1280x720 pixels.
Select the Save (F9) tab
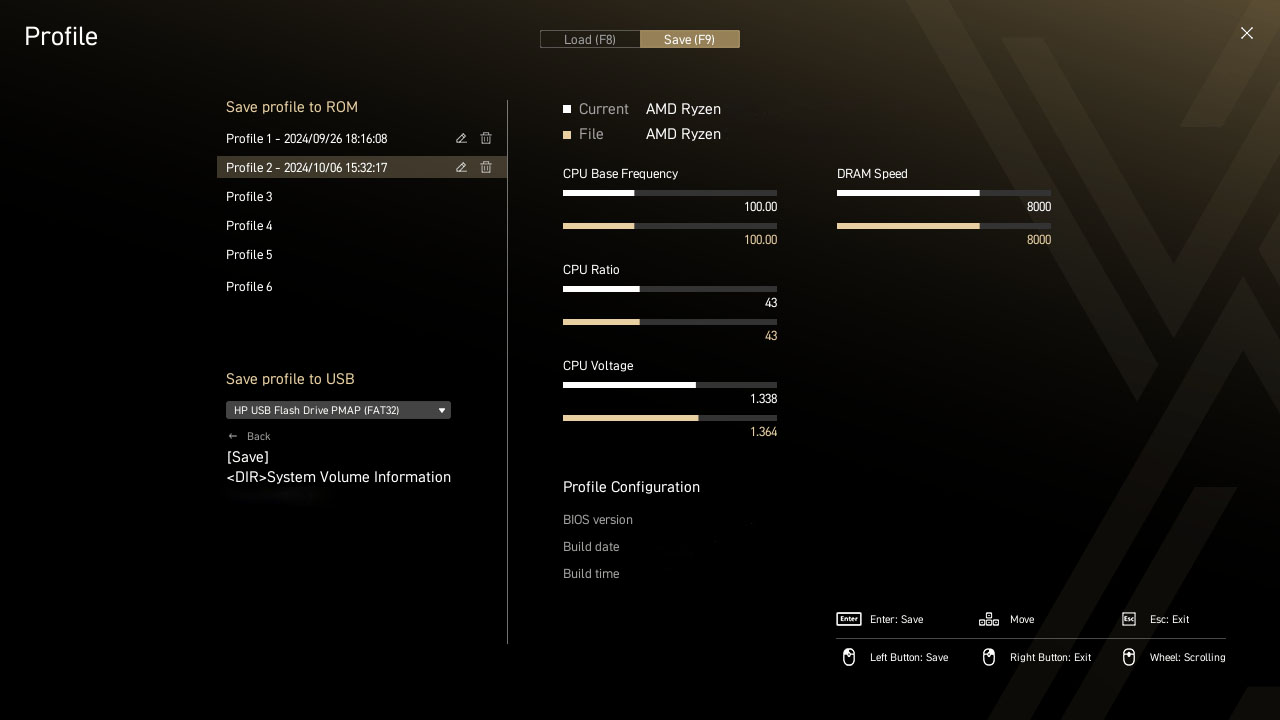click(690, 40)
